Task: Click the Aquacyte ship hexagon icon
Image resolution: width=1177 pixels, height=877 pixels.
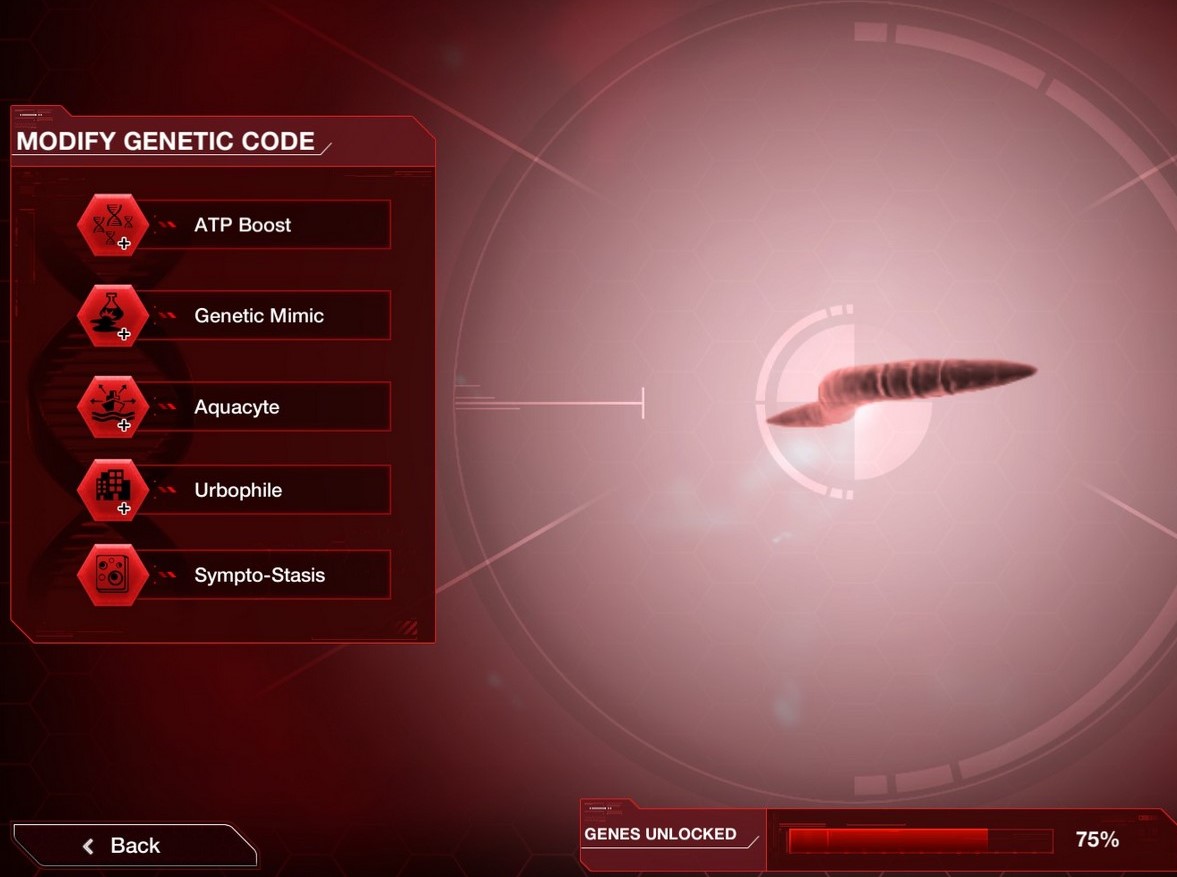Action: click(x=113, y=407)
